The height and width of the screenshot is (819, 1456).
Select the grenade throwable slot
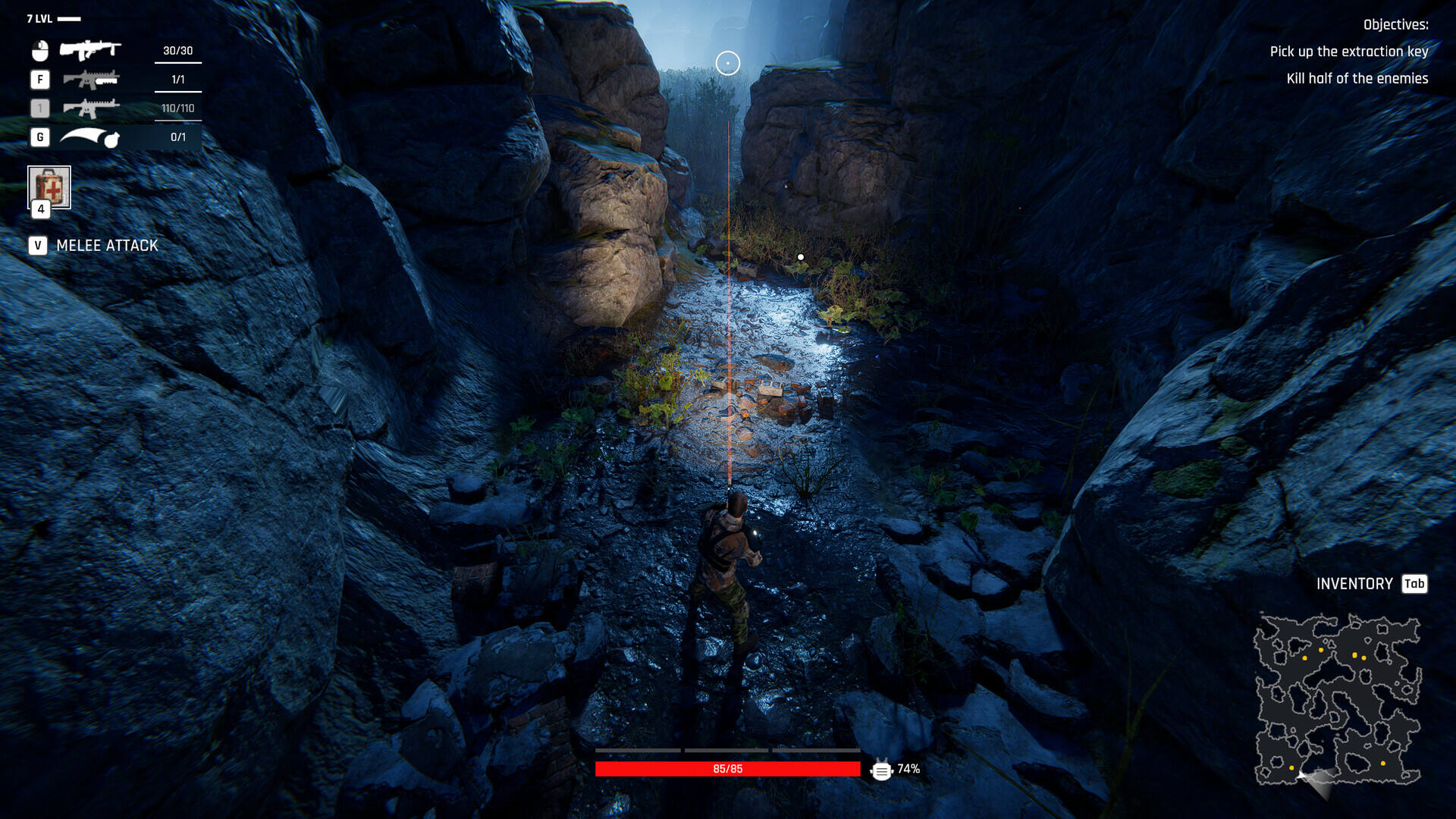[x=90, y=137]
